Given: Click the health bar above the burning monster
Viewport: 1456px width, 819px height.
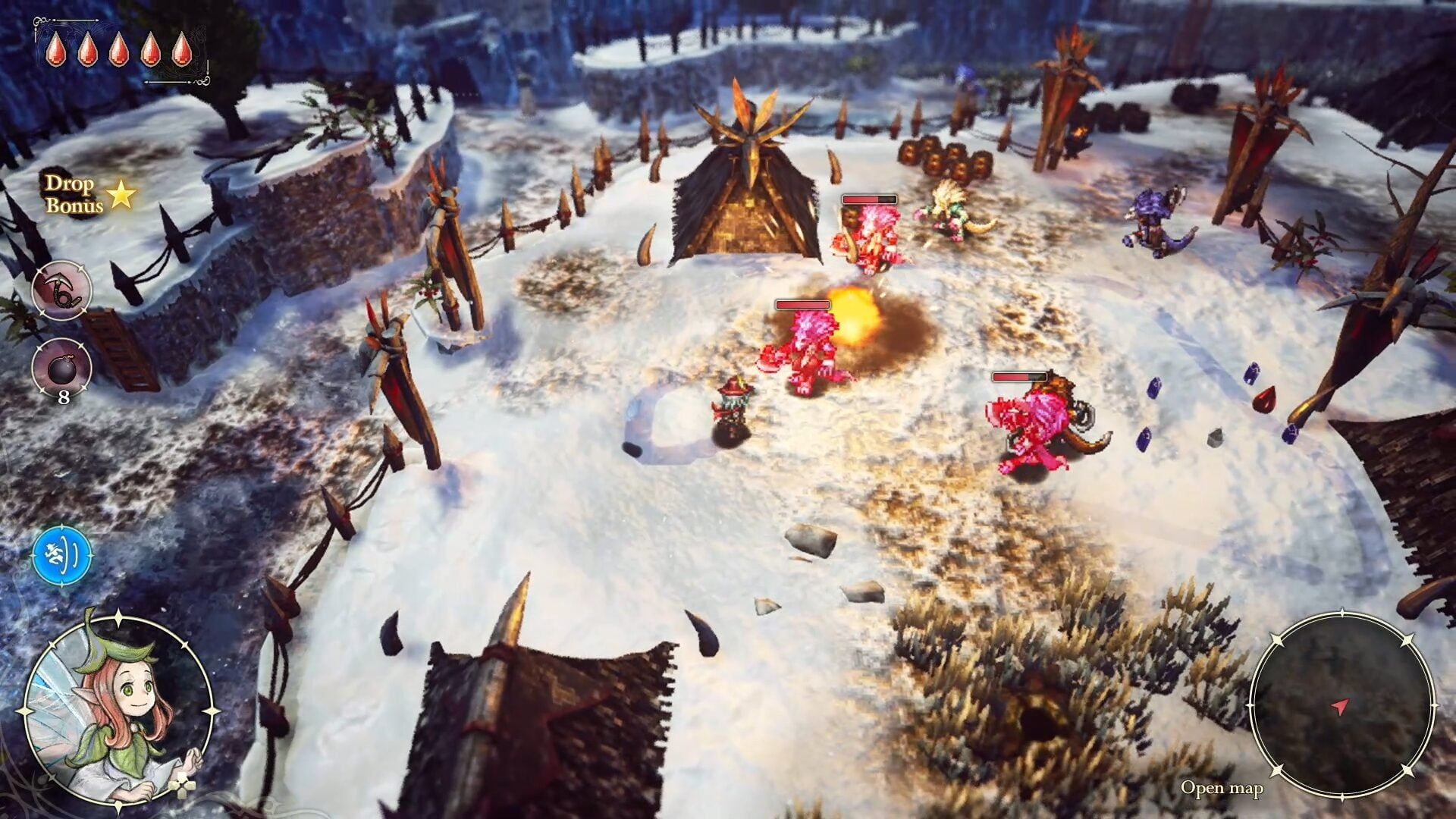Looking at the screenshot, I should [804, 303].
